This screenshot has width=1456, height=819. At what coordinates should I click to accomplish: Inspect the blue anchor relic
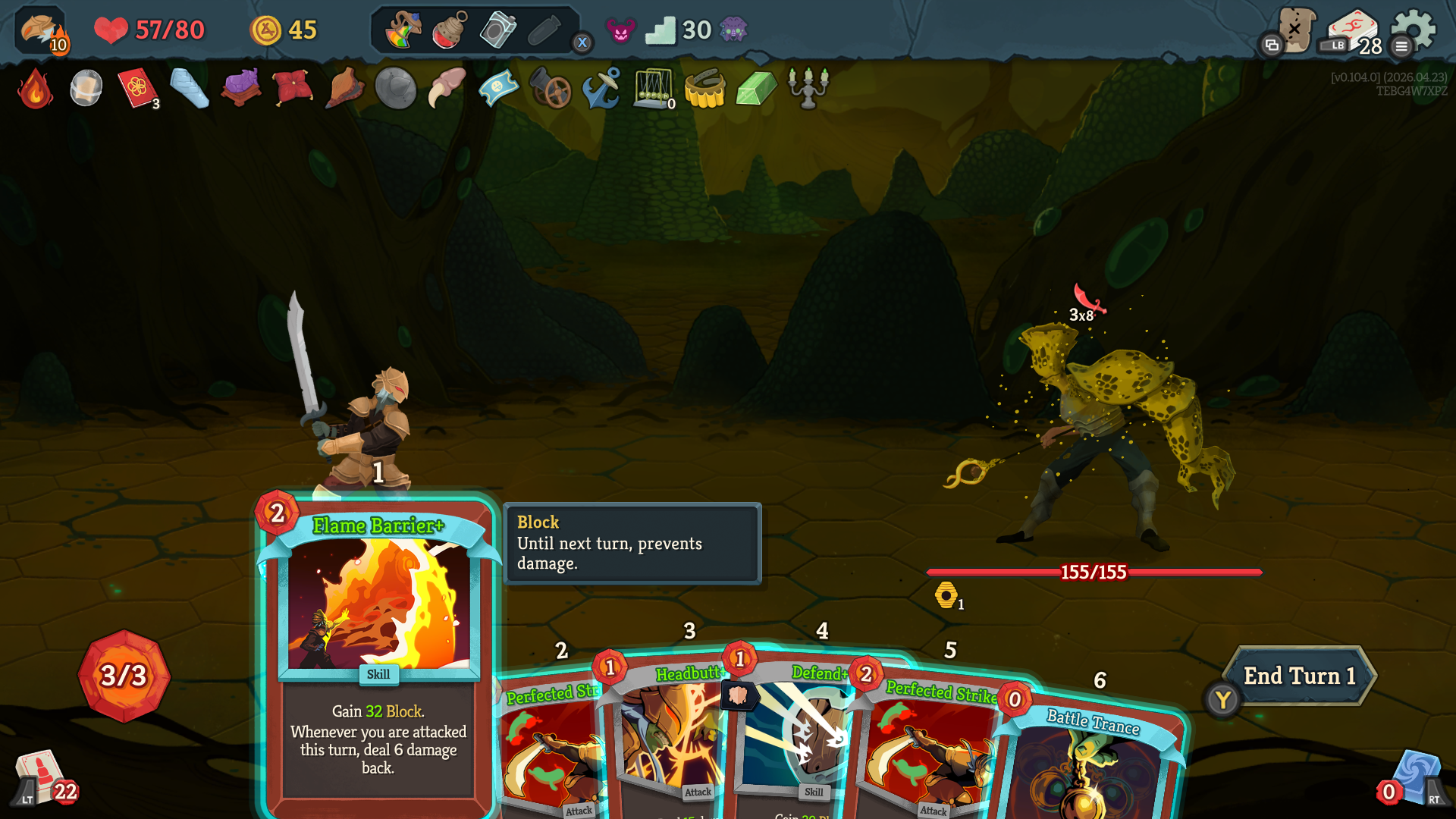click(601, 89)
